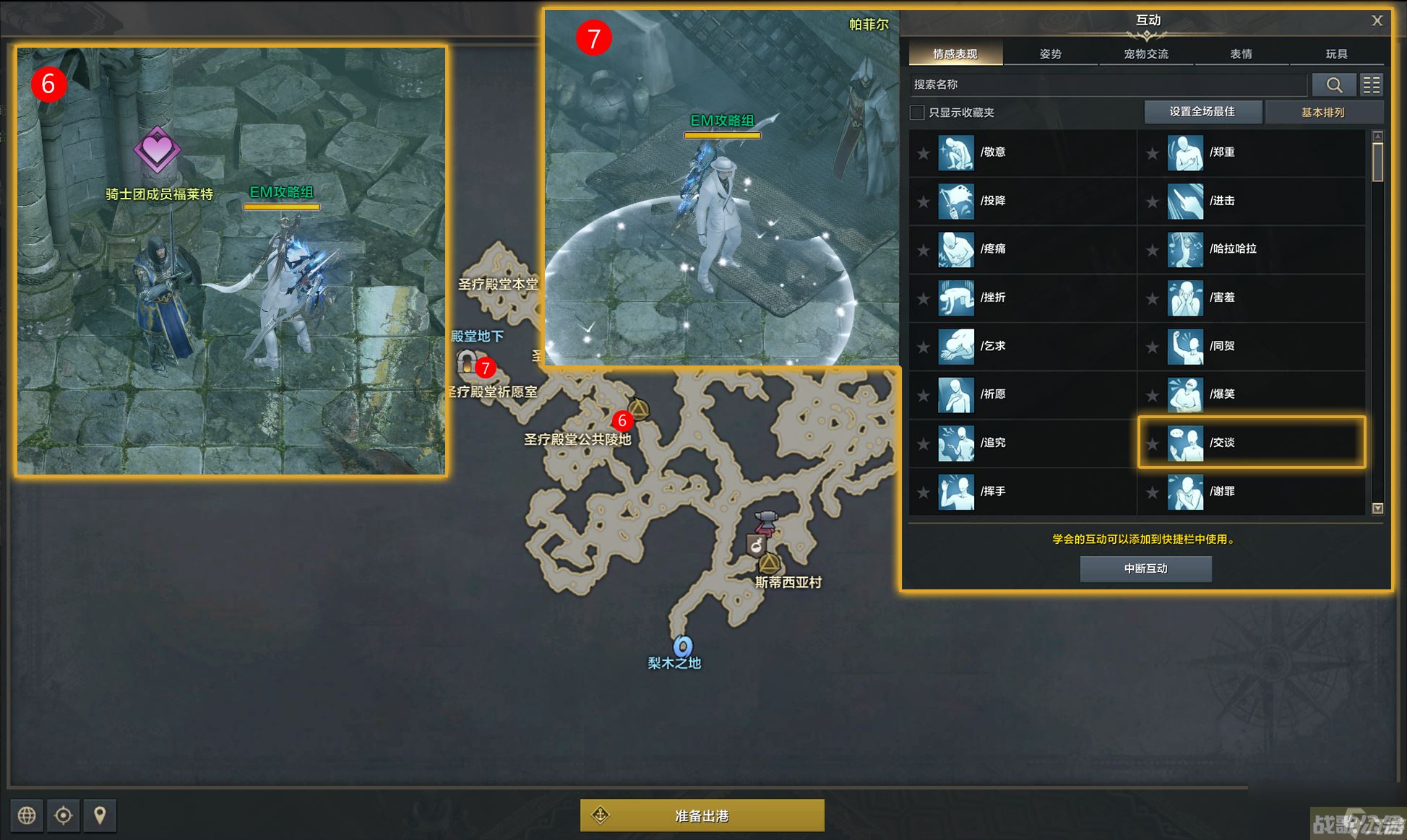1407x840 pixels.
Task: Open the 基本排列 sorting option
Action: [1323, 113]
